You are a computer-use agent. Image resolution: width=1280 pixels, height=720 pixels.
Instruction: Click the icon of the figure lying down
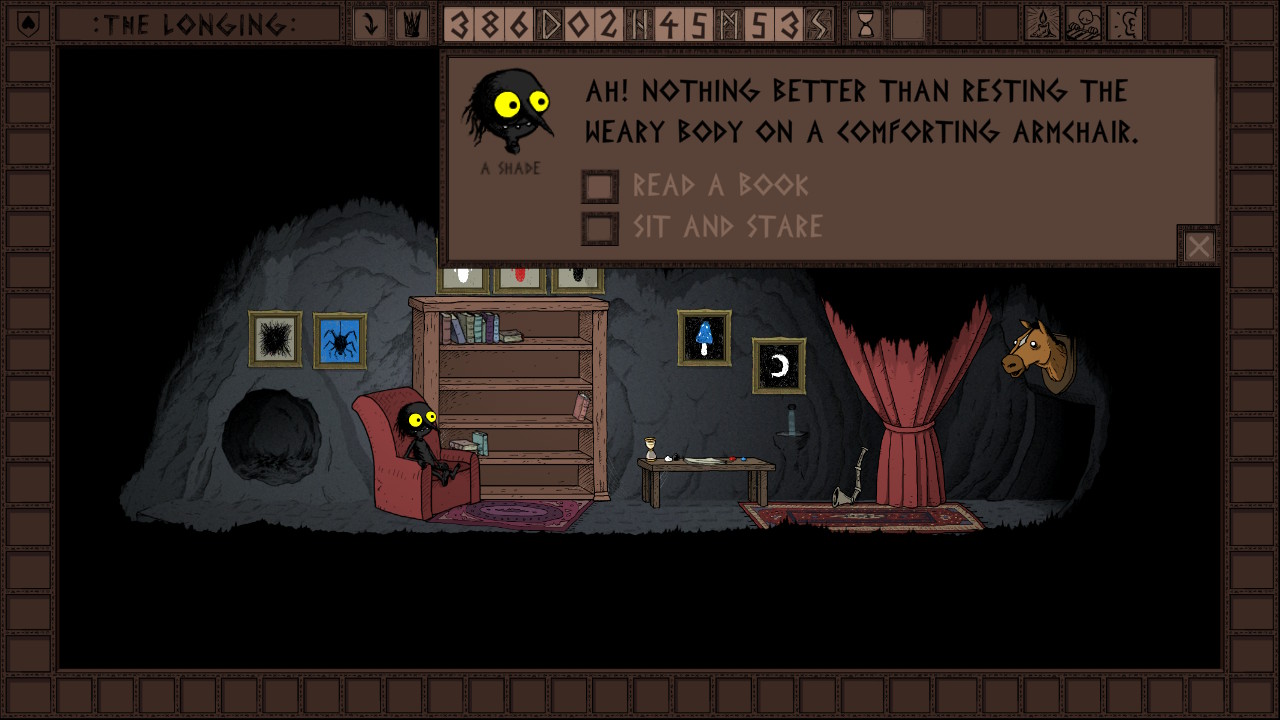click(x=1084, y=24)
